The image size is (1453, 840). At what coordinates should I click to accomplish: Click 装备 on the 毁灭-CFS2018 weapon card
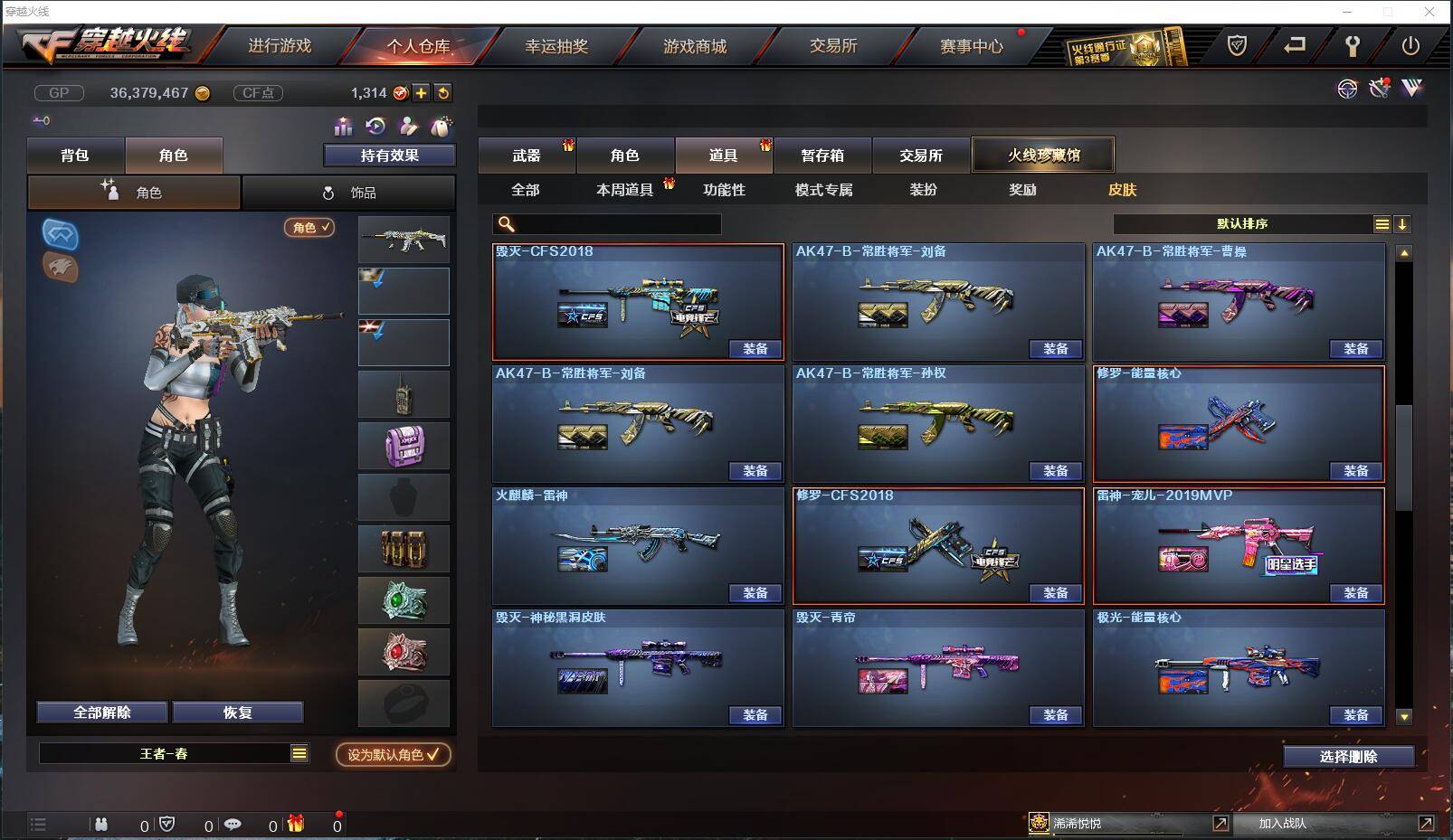coord(756,349)
